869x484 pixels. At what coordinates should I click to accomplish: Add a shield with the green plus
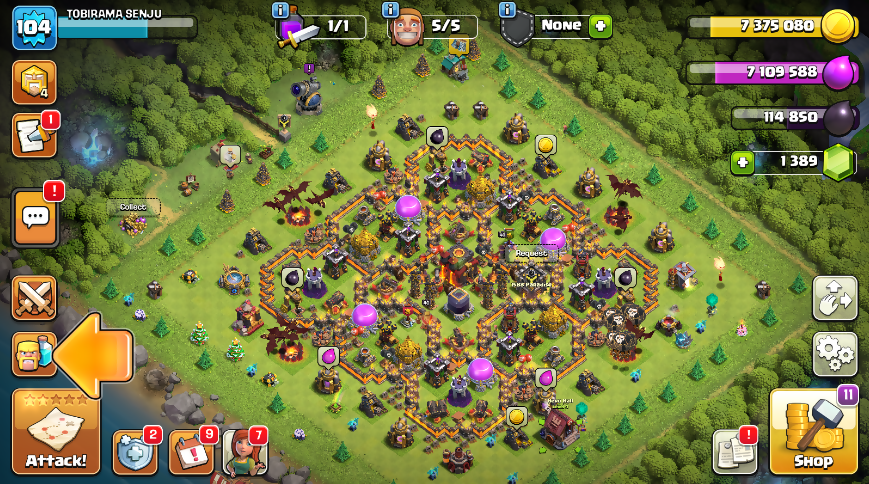pos(599,26)
